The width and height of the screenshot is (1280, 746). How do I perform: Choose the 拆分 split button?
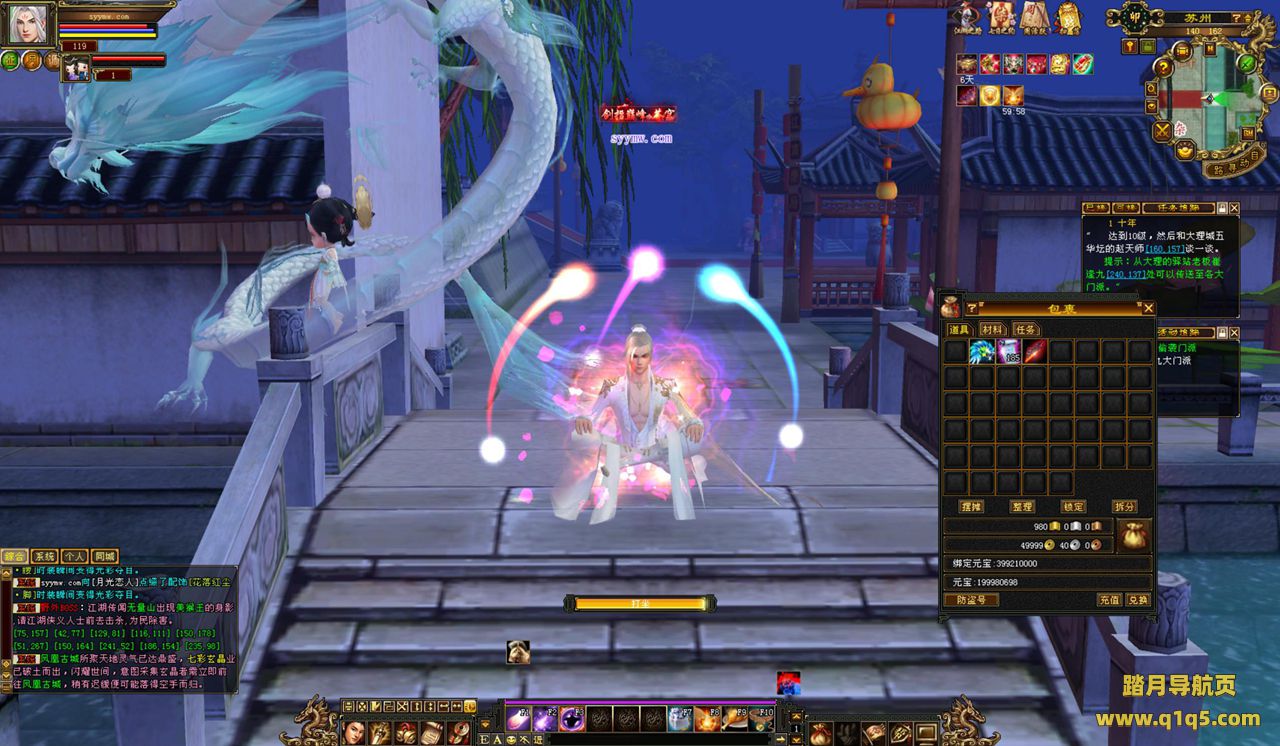click(x=1125, y=507)
